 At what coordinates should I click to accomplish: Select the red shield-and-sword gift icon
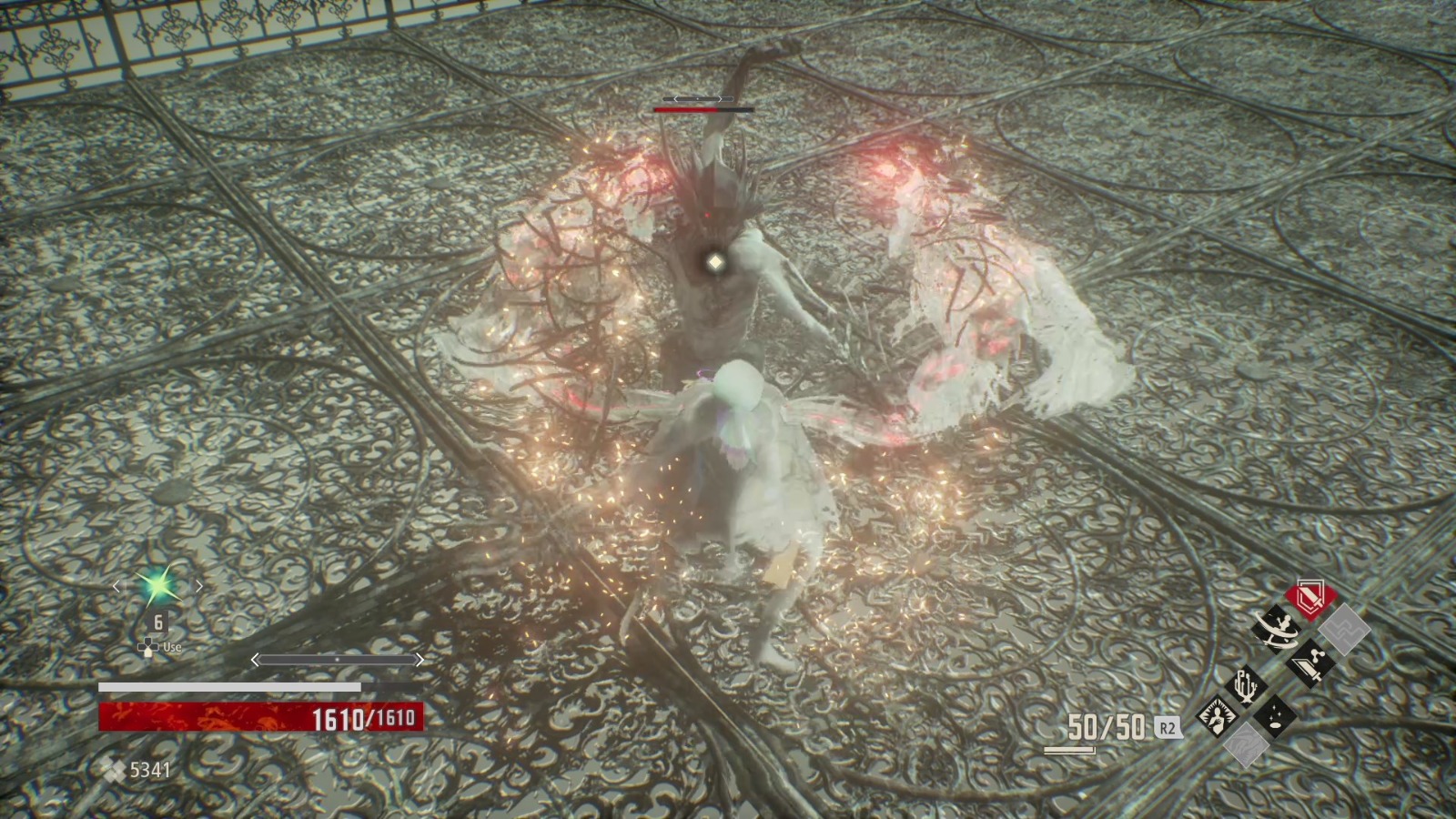[x=1310, y=597]
